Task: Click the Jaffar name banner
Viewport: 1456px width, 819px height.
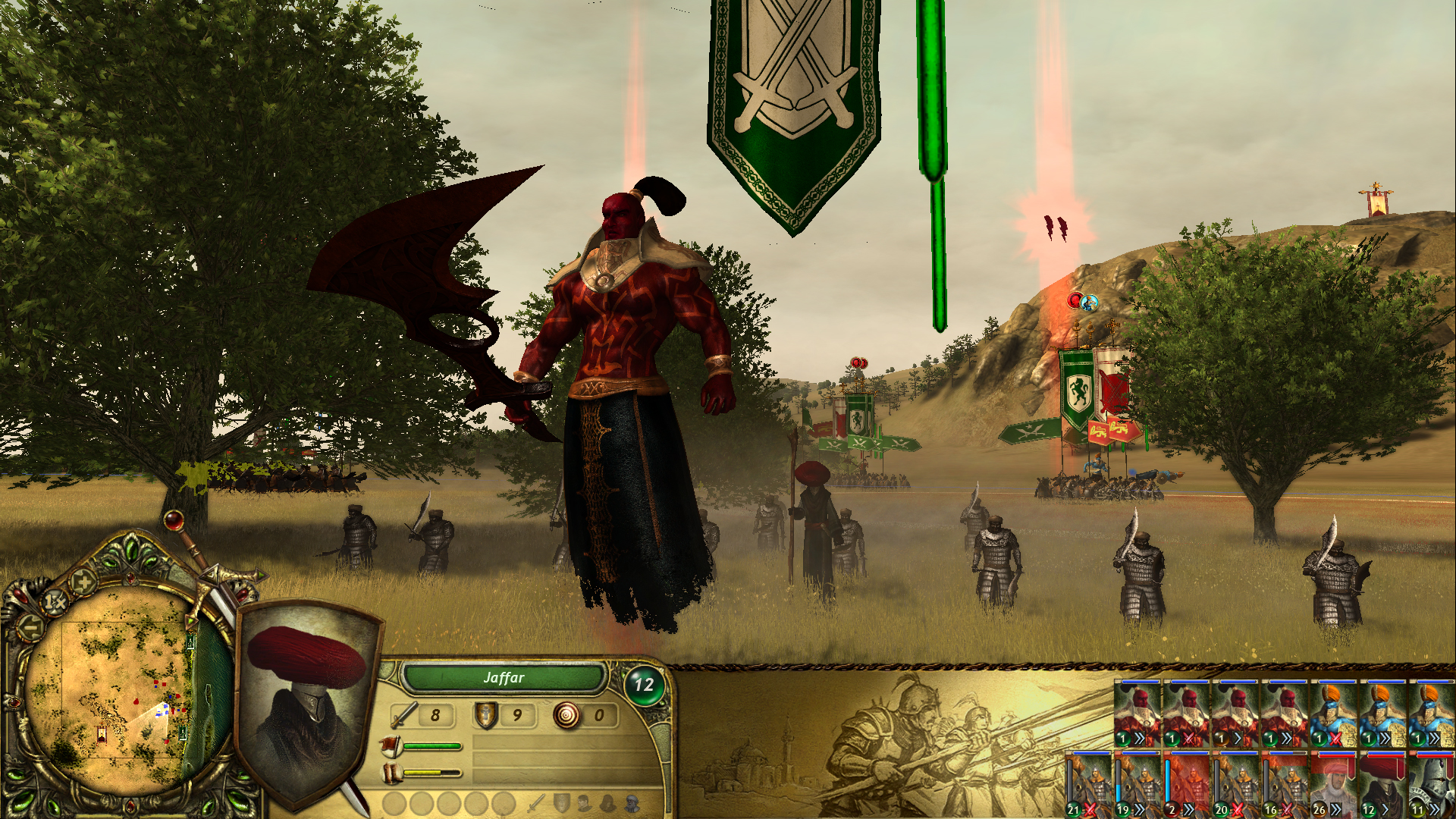Action: [x=504, y=679]
